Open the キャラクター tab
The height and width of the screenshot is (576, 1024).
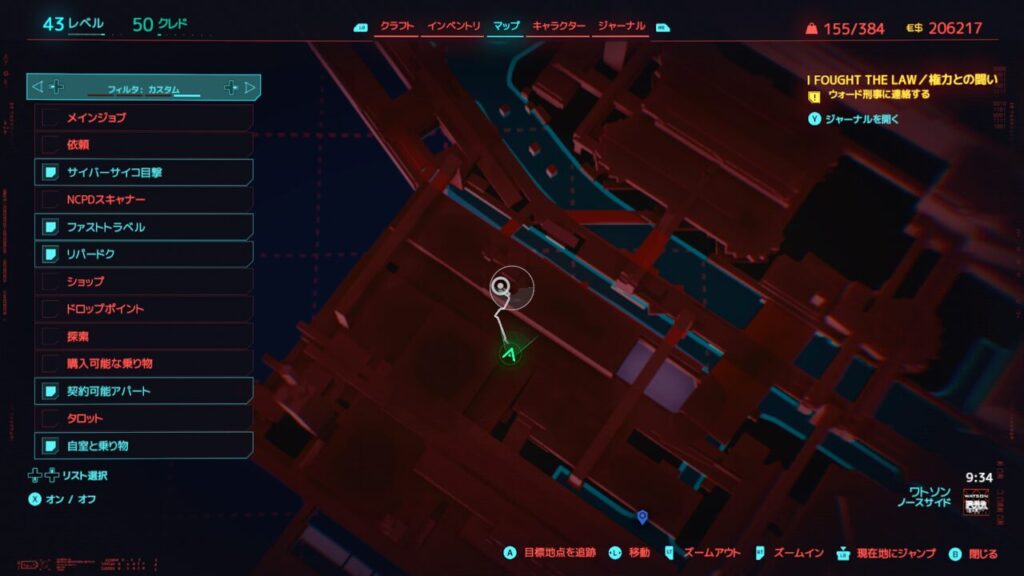point(559,26)
